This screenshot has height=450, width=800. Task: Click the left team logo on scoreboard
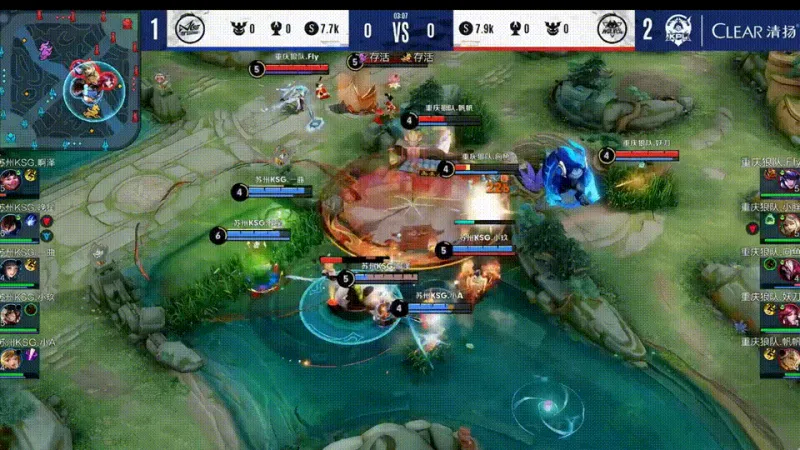point(188,30)
